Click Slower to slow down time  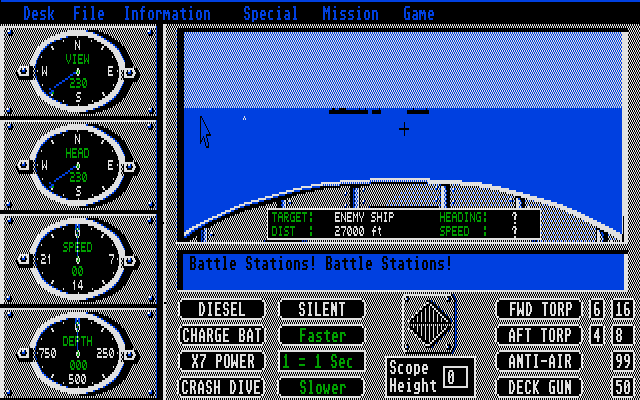(x=321, y=387)
